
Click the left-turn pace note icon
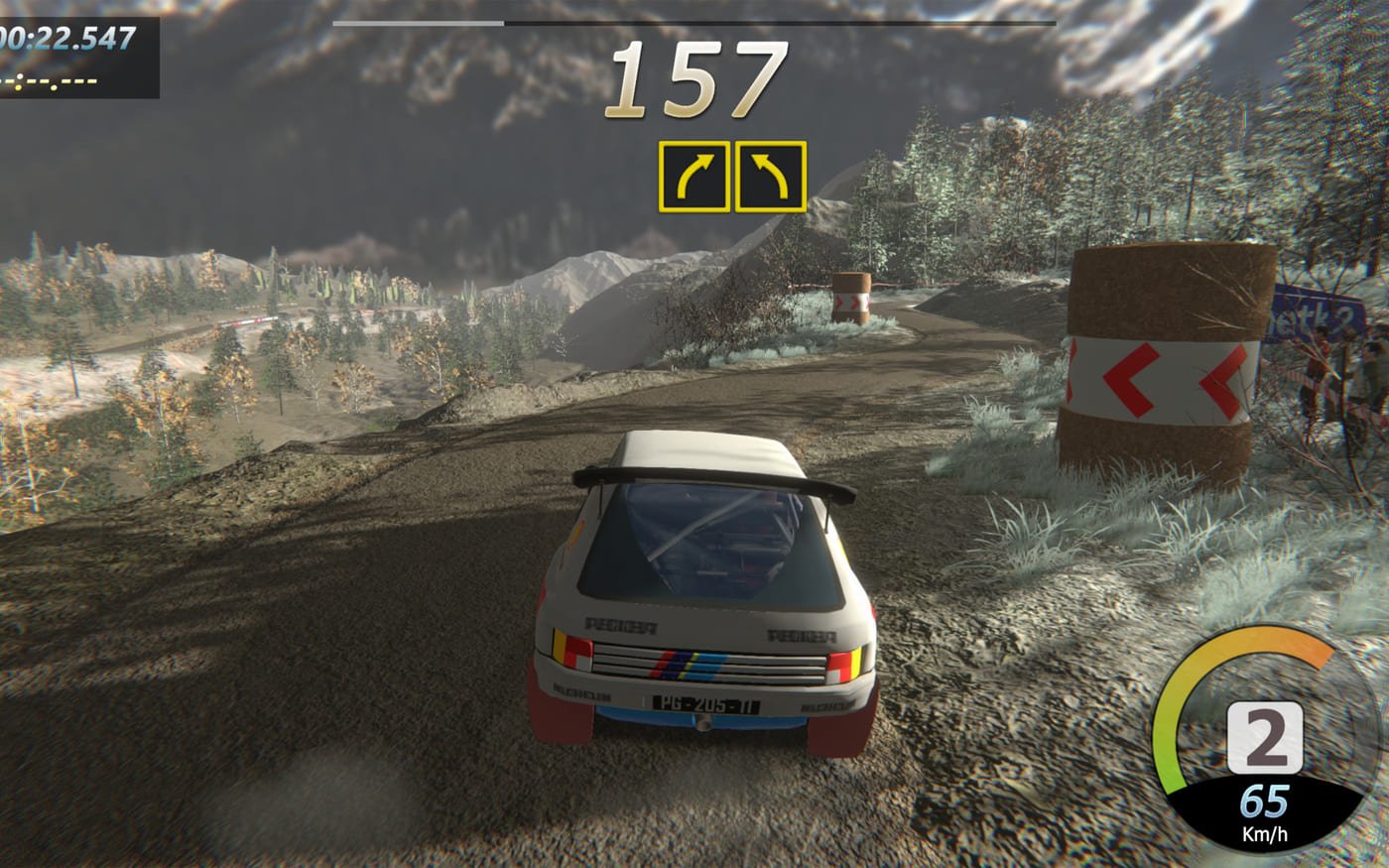coord(770,177)
